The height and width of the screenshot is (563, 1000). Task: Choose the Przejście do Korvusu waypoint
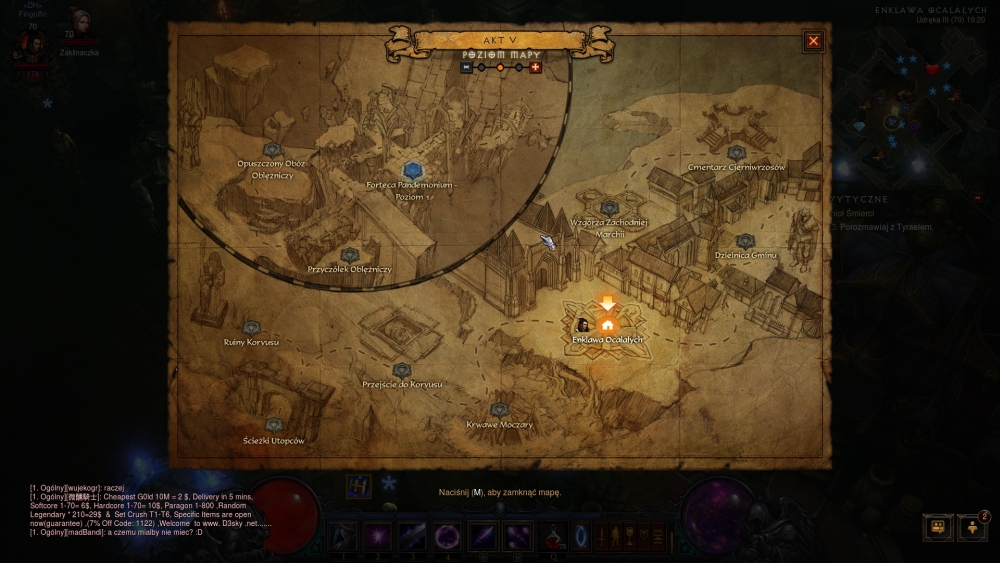click(x=402, y=371)
